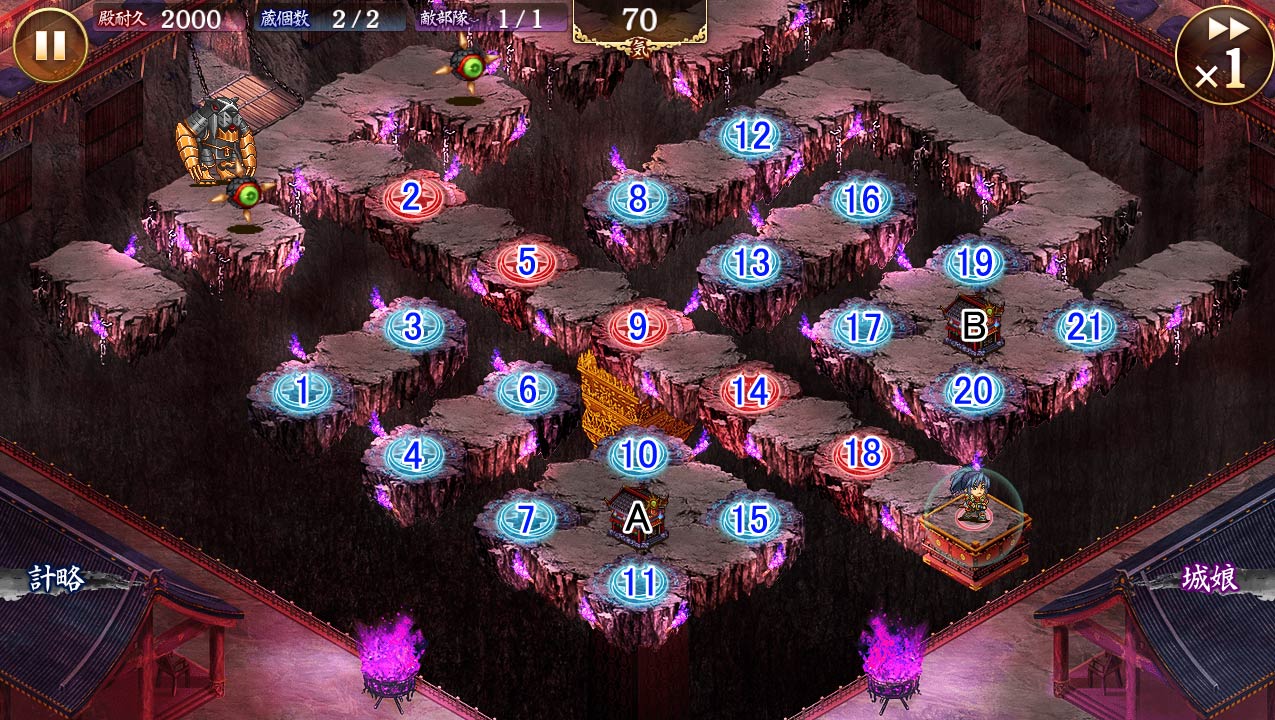This screenshot has height=720, width=1275.
Task: Select blue deployment tile 12
Action: click(750, 136)
